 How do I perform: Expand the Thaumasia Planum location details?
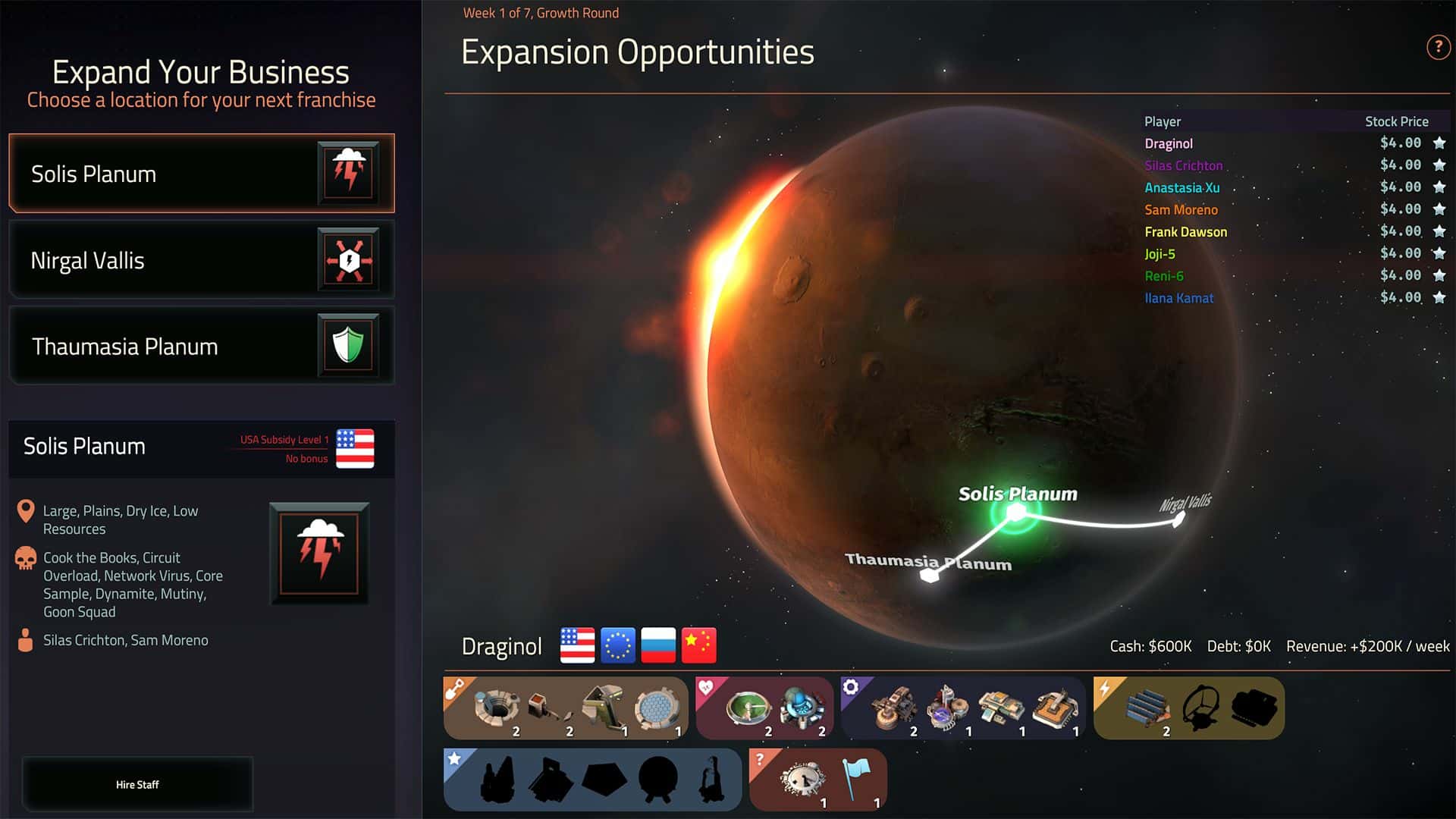coord(200,346)
